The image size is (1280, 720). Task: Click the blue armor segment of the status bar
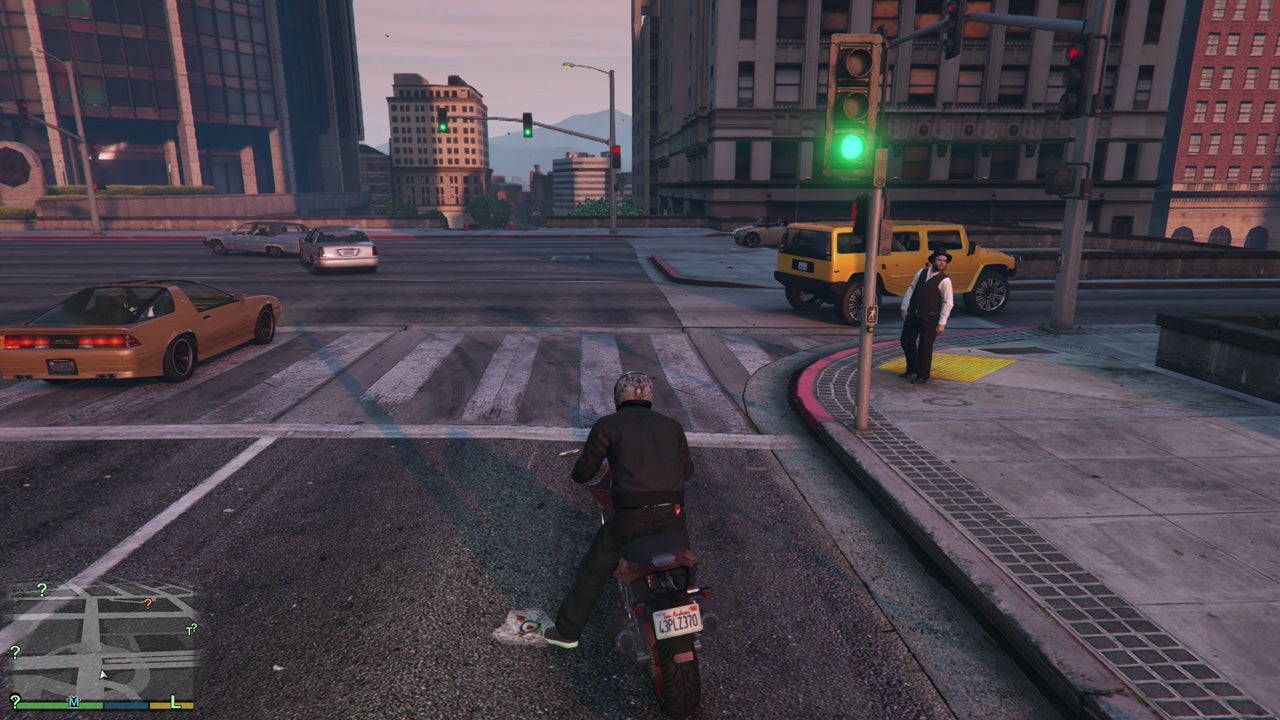tap(126, 706)
